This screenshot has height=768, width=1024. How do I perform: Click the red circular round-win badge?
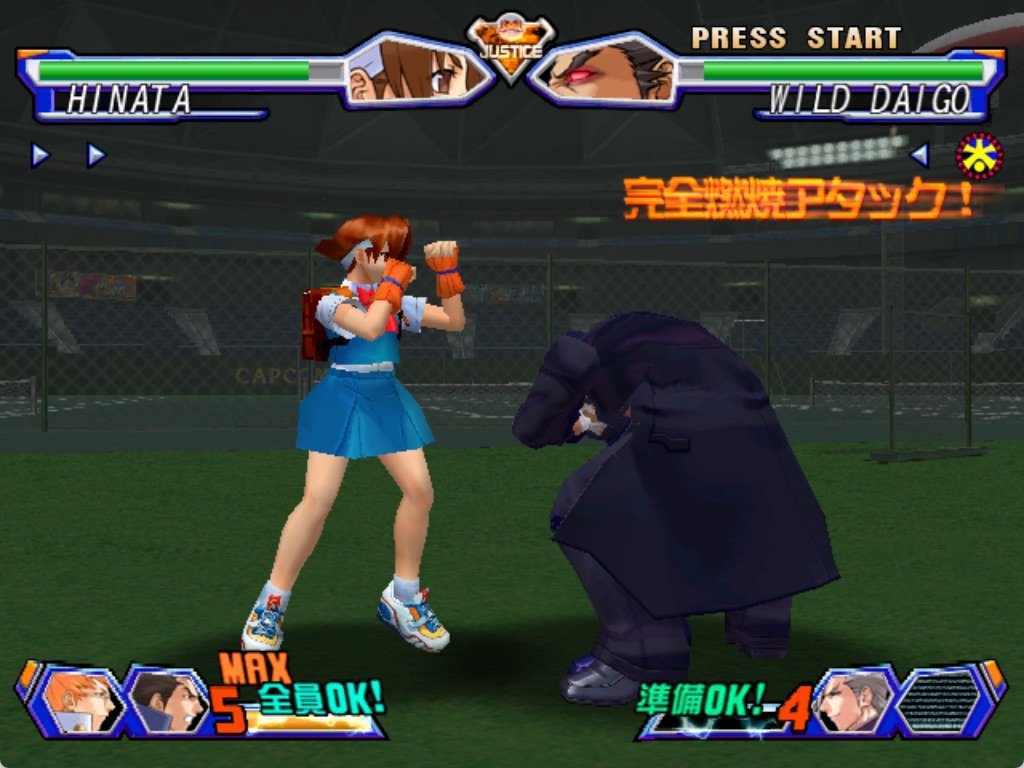979,155
